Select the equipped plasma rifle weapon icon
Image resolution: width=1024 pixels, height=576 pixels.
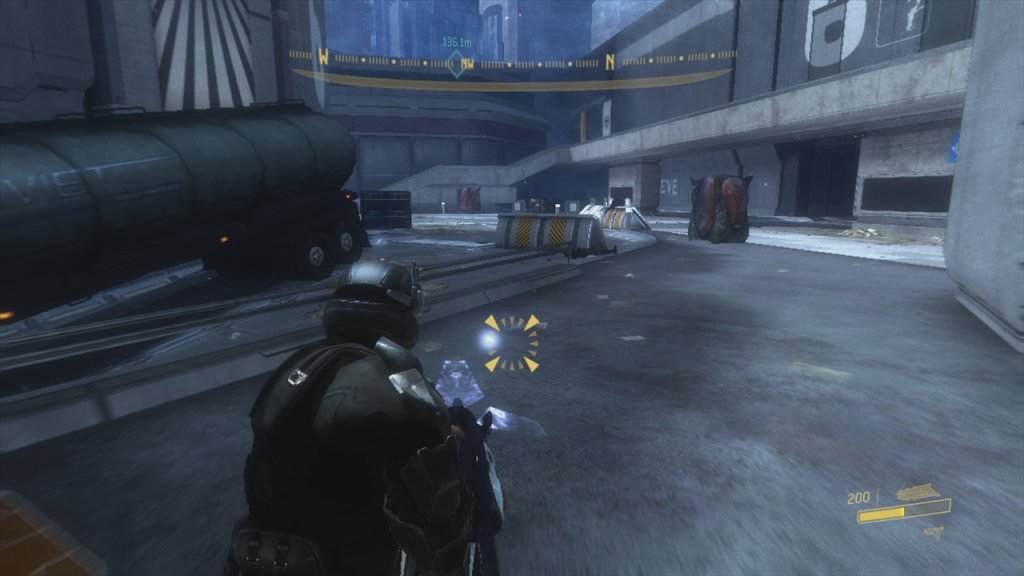919,492
